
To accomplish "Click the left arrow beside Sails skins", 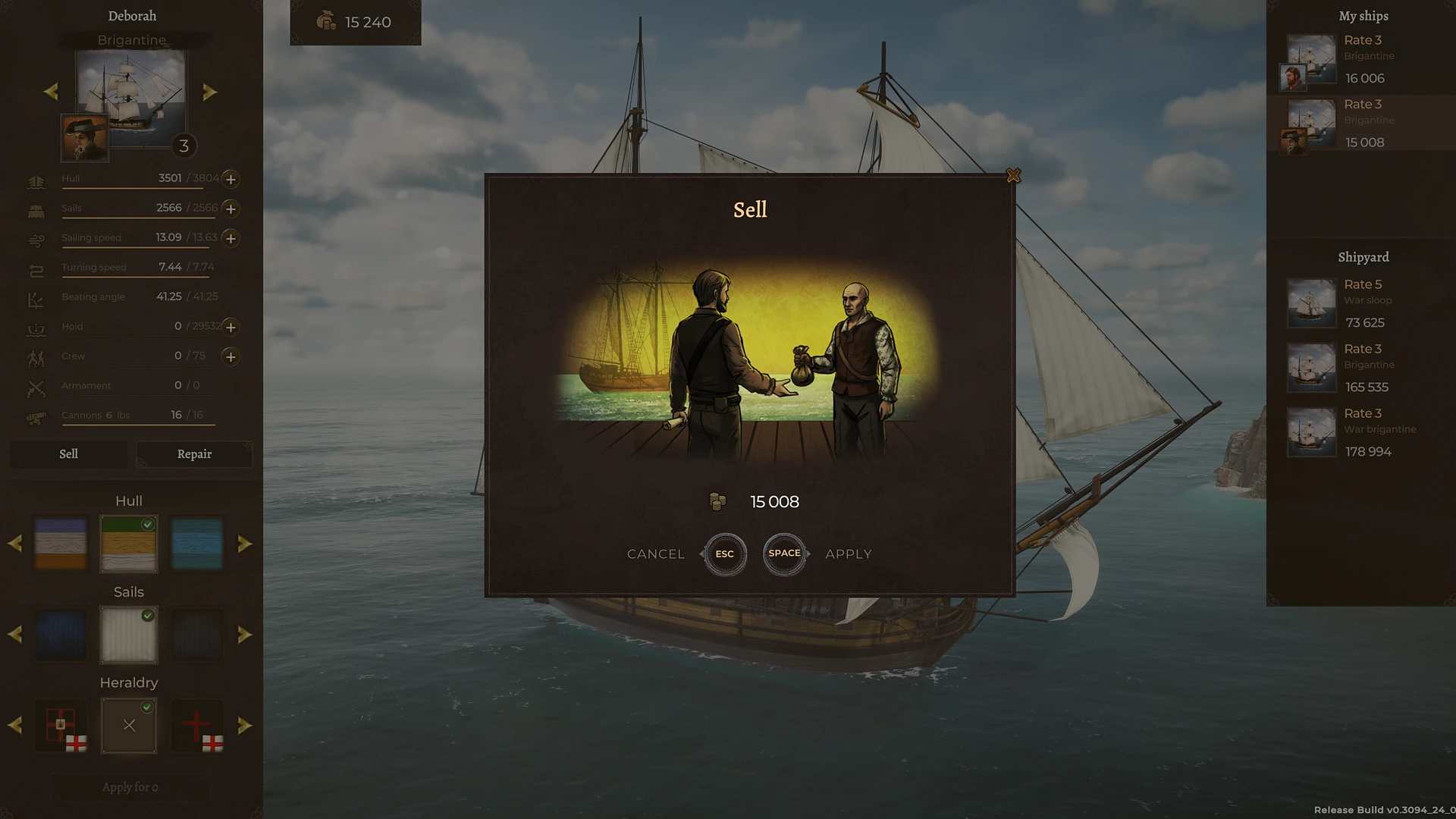I will pos(14,634).
